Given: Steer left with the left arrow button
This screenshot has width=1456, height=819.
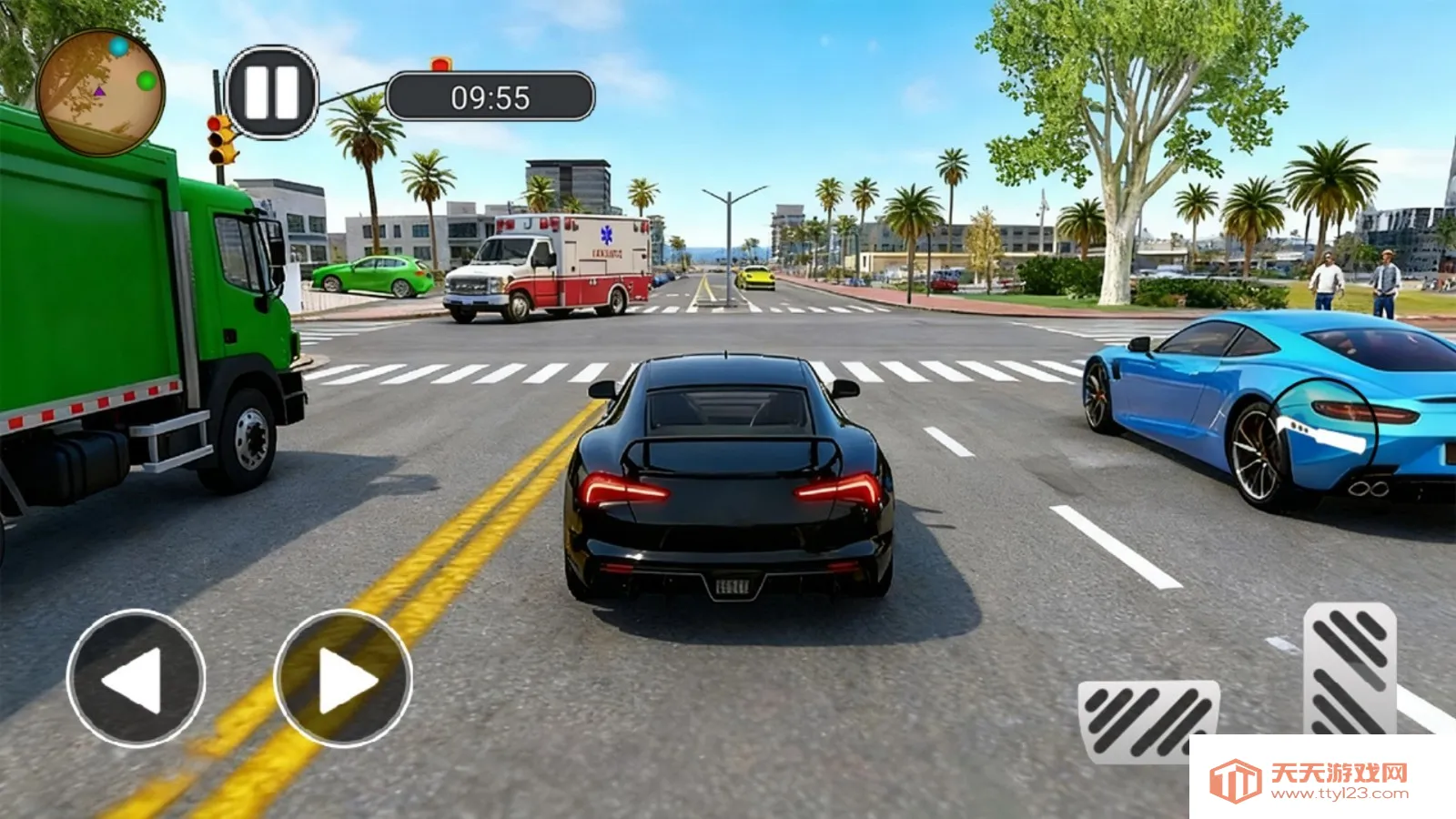Looking at the screenshot, I should [136, 678].
